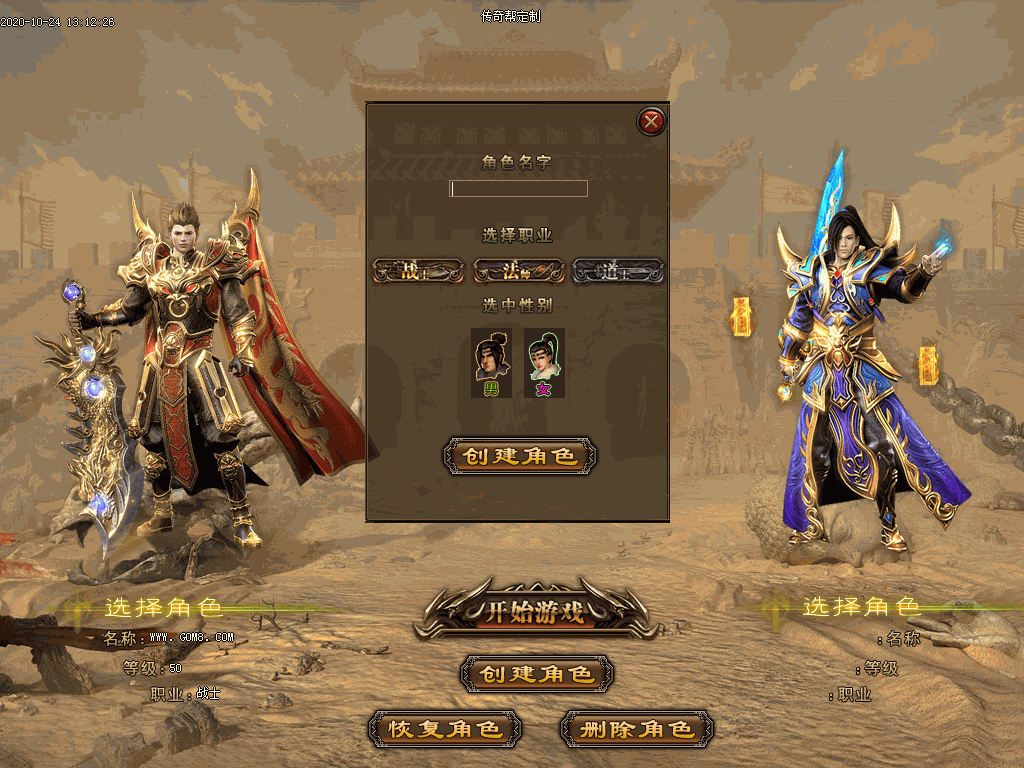The width and height of the screenshot is (1024, 768).
Task: Choose the 战士 warrior class
Action: click(418, 271)
